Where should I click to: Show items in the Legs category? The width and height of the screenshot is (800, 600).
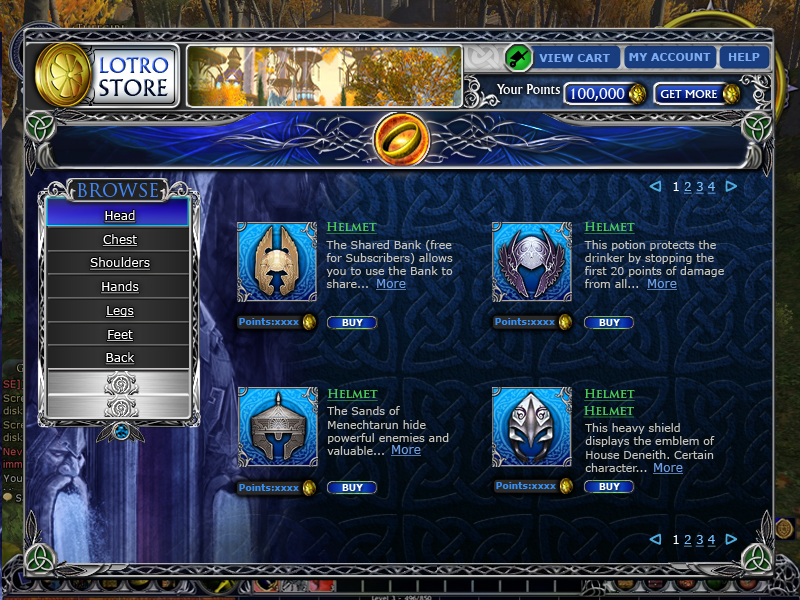(119, 311)
